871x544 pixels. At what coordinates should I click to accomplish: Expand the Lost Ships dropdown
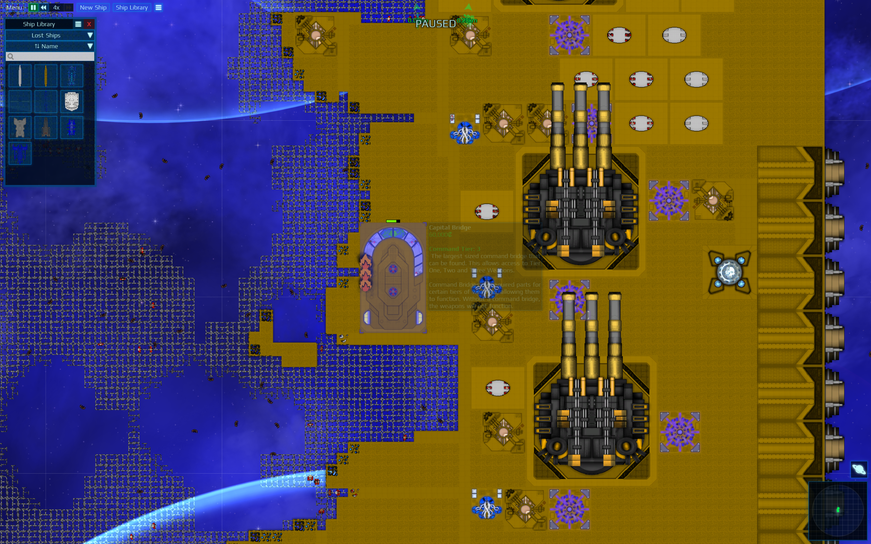(x=50, y=35)
